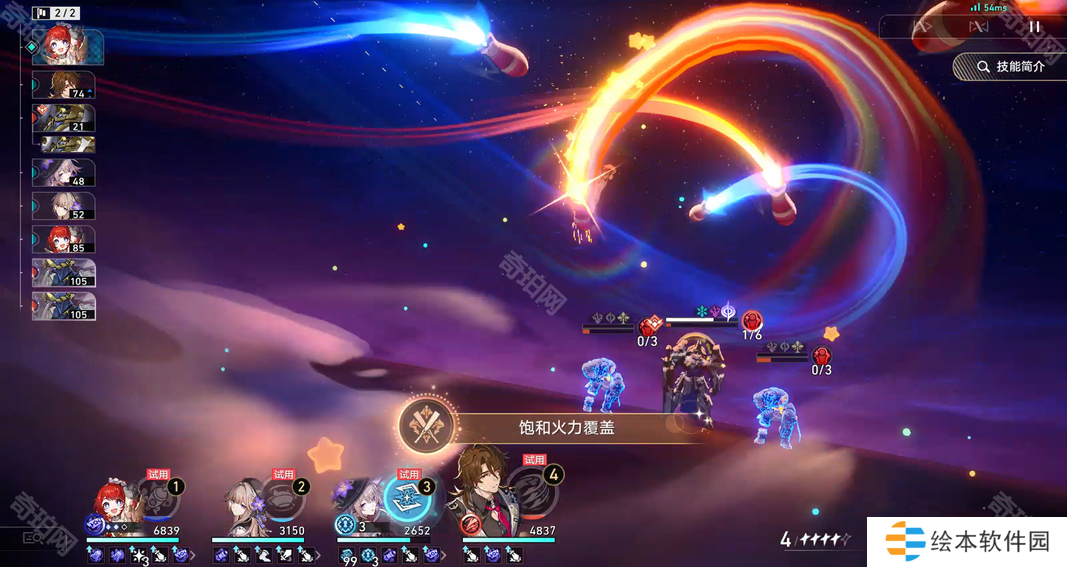Select the turn-order entry with value 85

[x=64, y=239]
